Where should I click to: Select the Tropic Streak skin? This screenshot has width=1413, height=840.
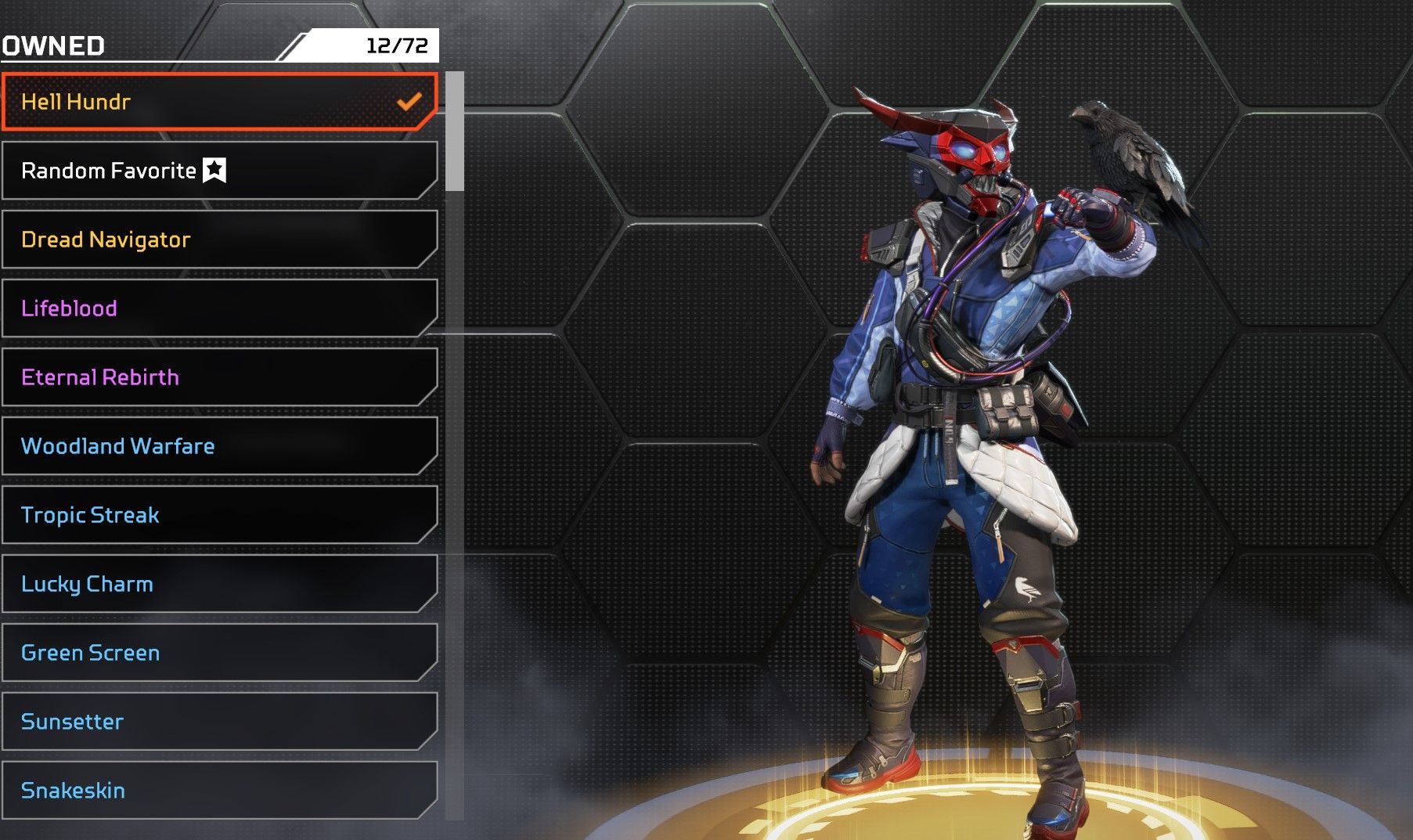pyautogui.click(x=219, y=515)
